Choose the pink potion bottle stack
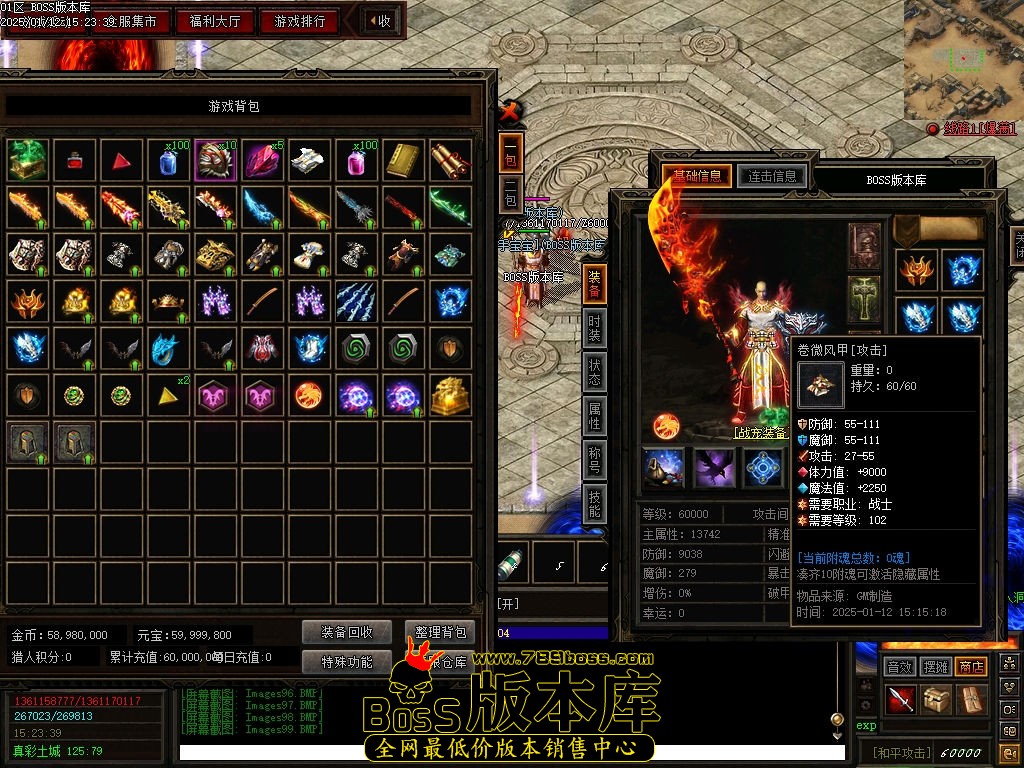 point(357,159)
